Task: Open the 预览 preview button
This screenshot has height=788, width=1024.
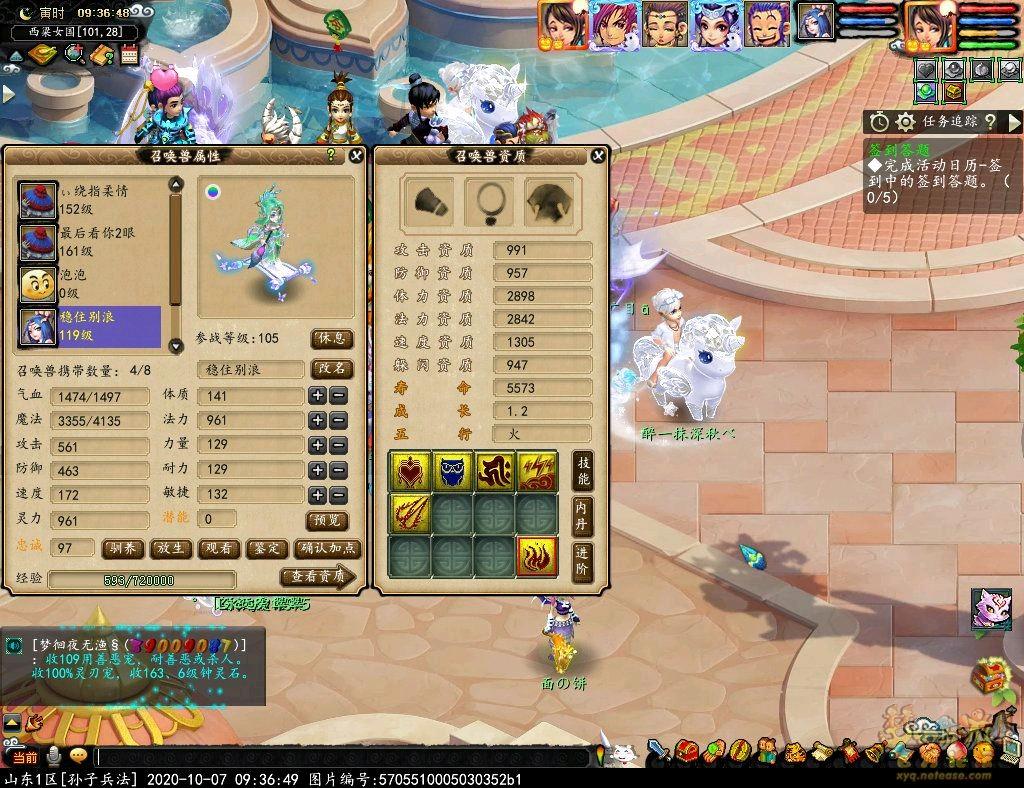Action: [x=331, y=520]
